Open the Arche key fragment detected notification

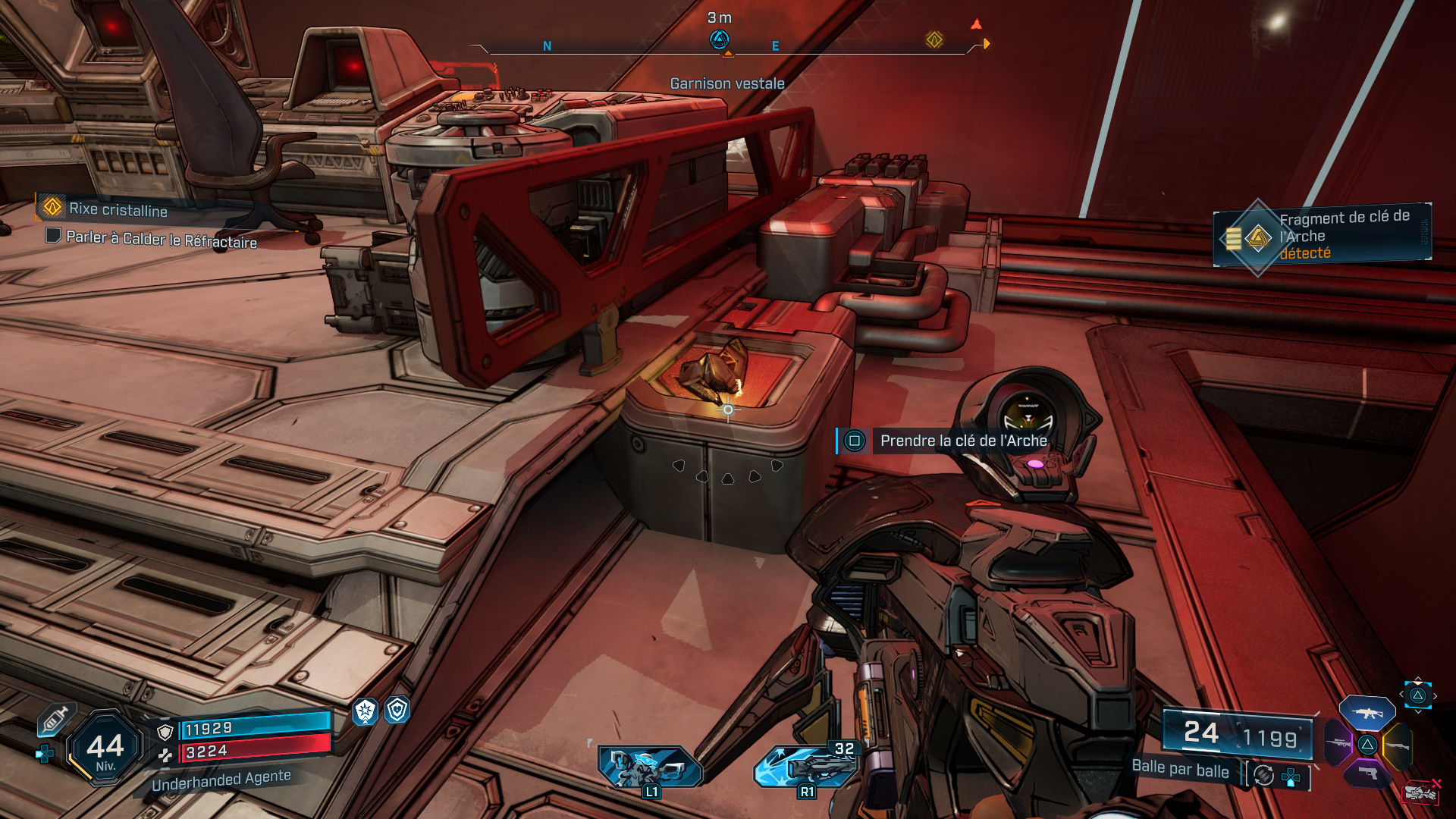(x=1323, y=235)
